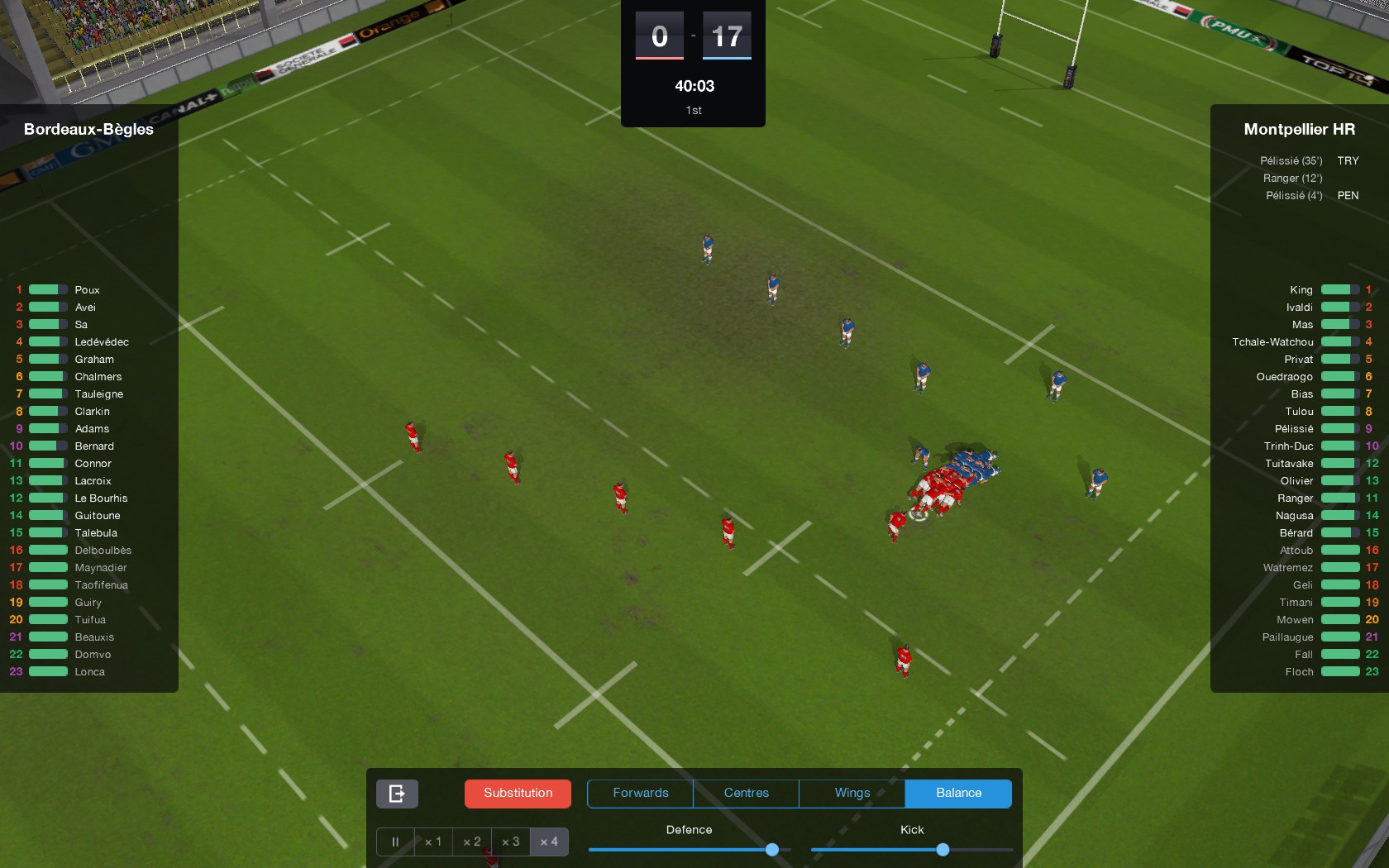Click the exit match icon

tap(396, 793)
